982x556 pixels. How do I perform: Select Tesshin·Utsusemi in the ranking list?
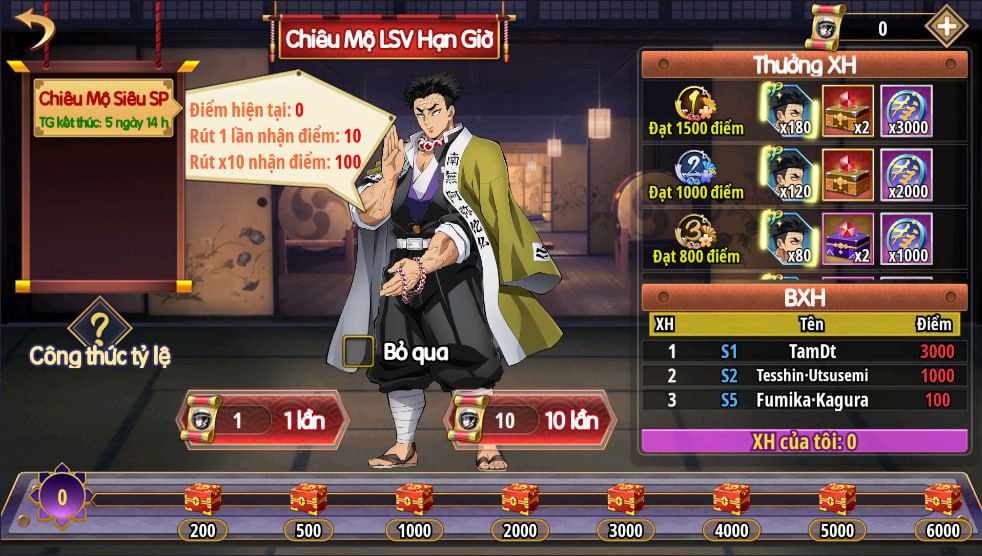point(804,376)
